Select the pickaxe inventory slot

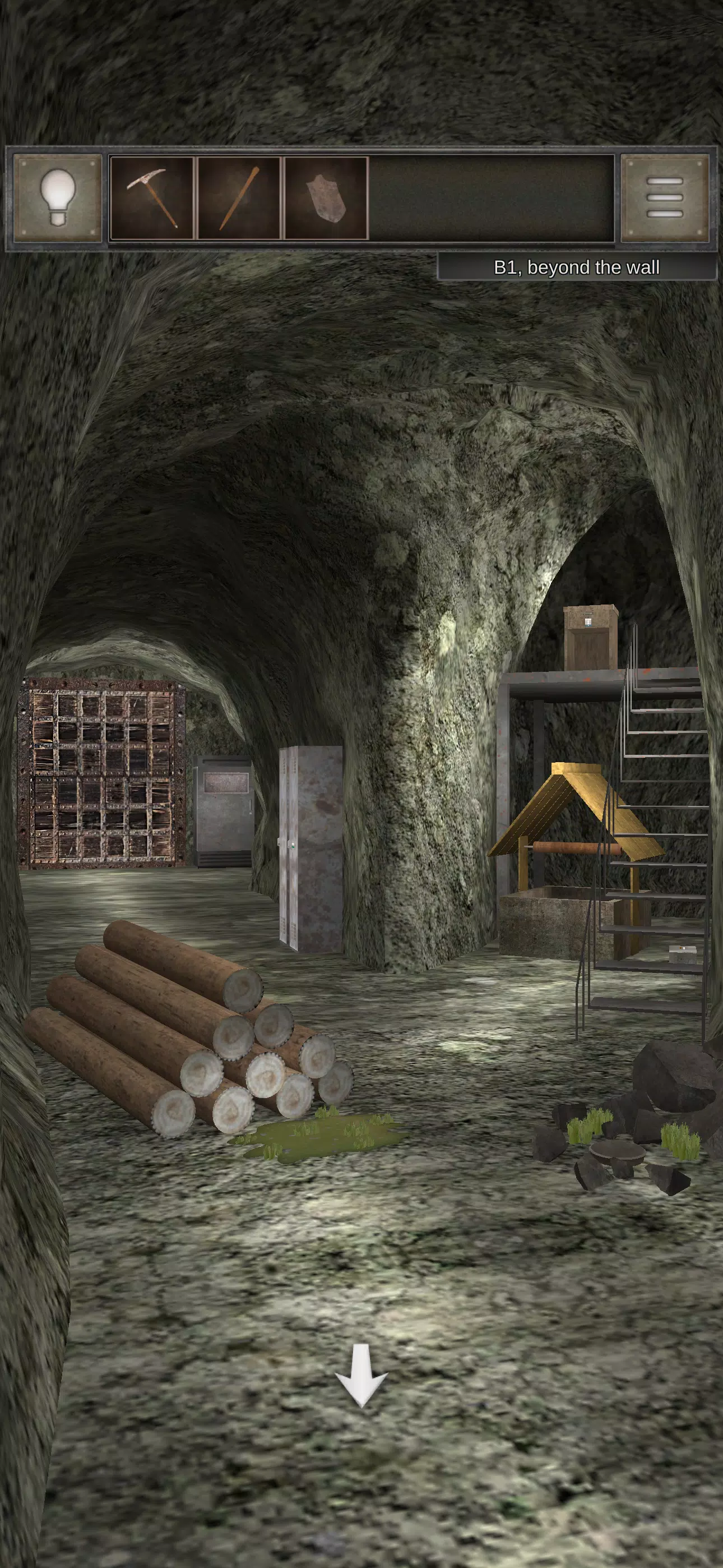(x=152, y=198)
